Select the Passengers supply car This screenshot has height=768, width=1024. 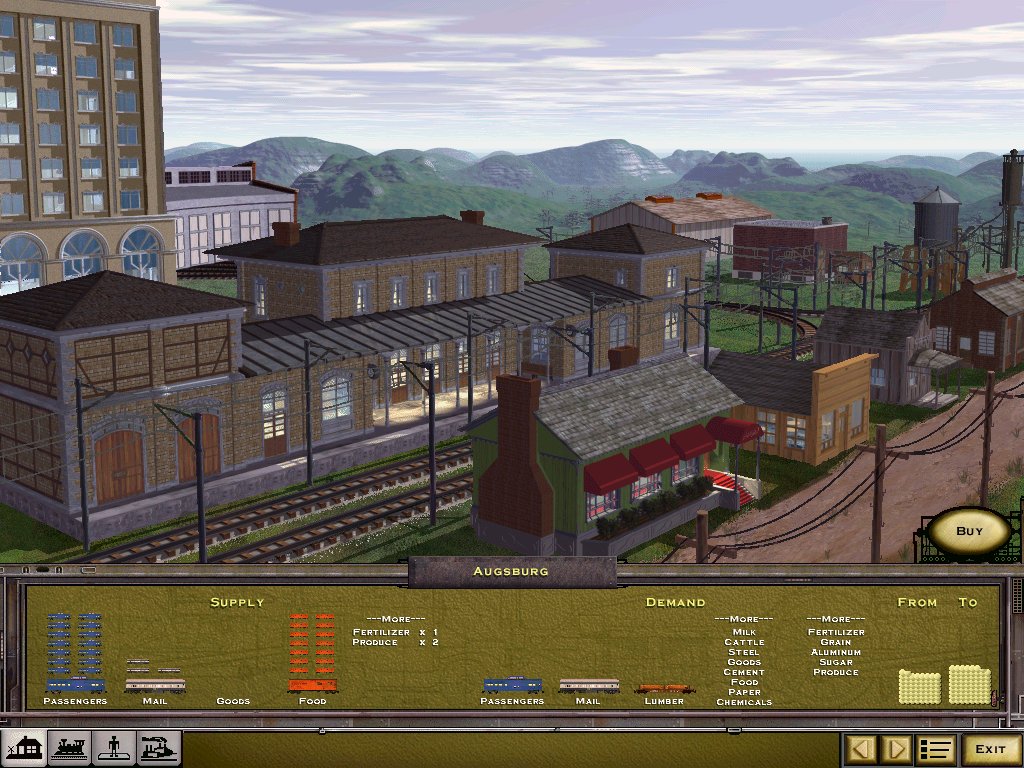pos(75,685)
